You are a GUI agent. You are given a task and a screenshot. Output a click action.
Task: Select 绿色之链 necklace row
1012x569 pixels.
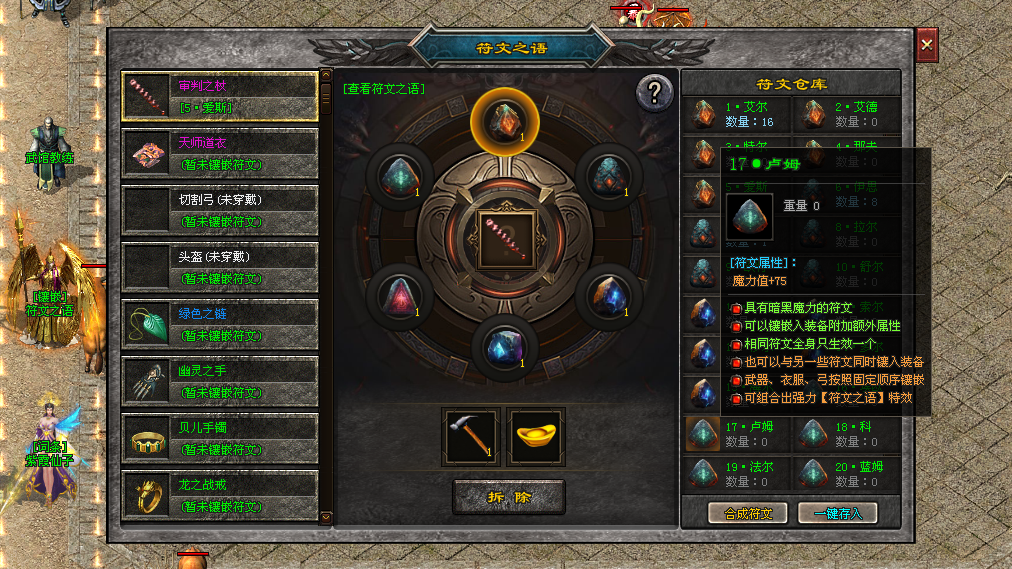pos(220,324)
